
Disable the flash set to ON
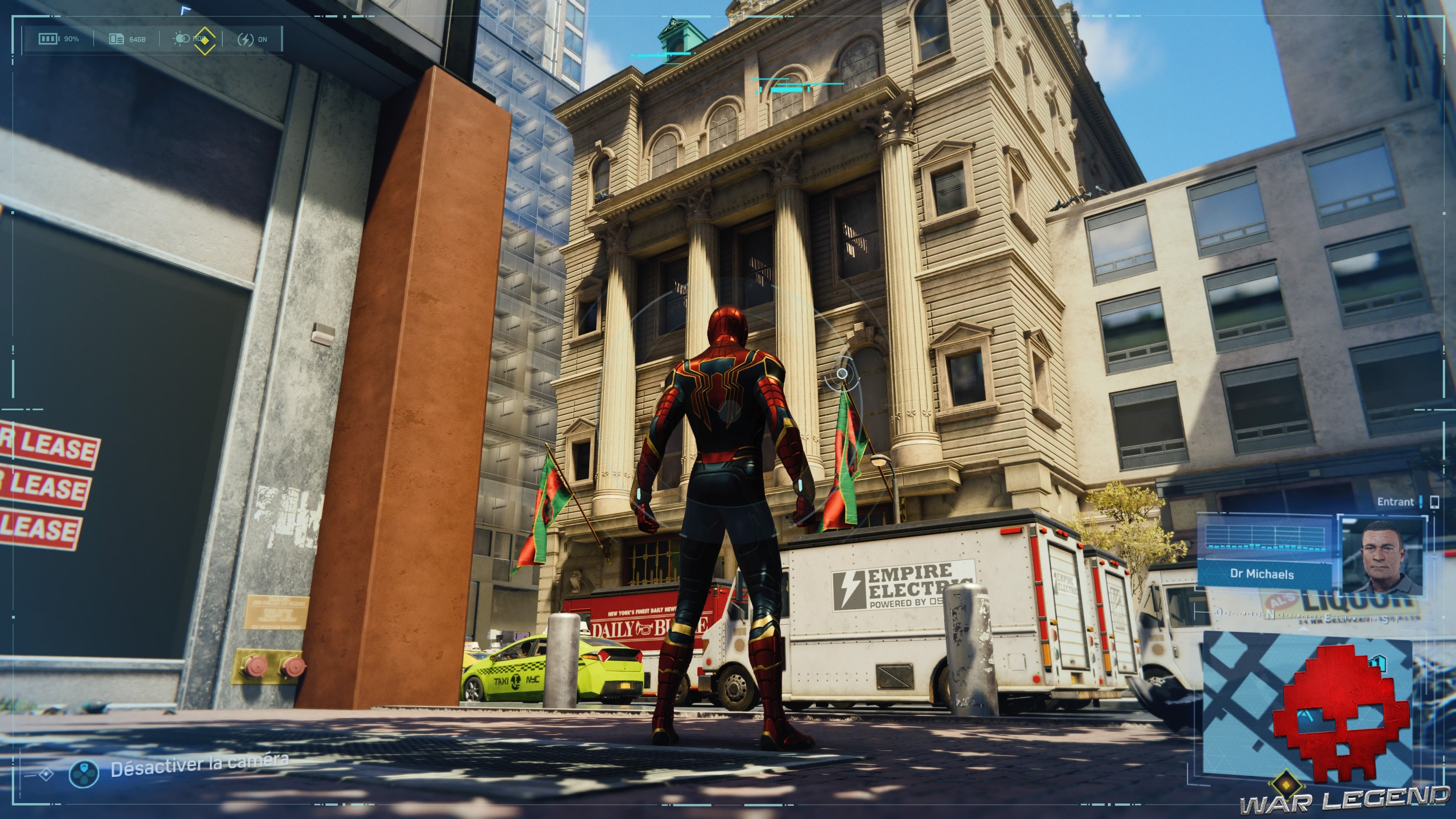point(254,39)
